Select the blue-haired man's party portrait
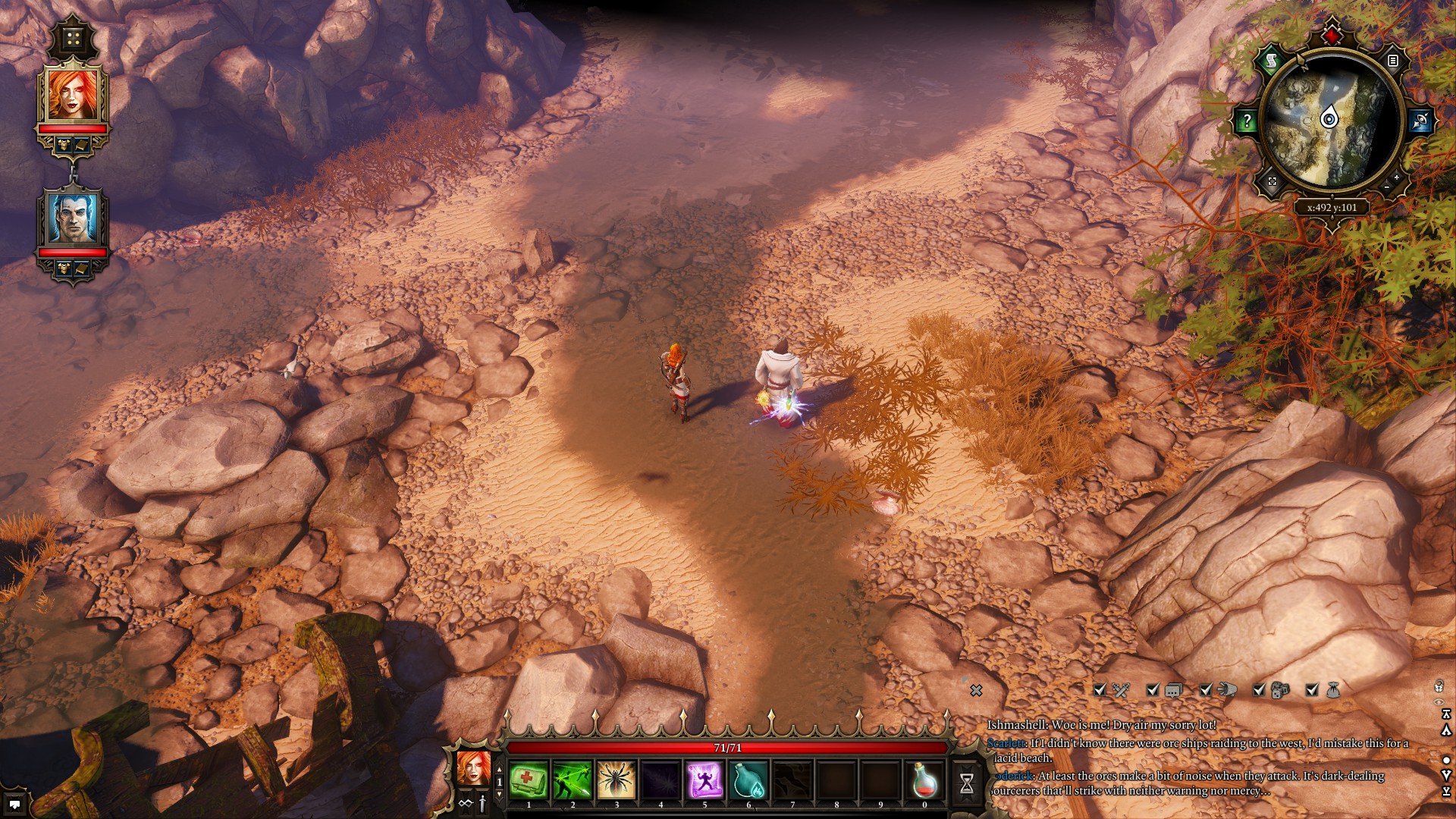1456x819 pixels. click(74, 218)
